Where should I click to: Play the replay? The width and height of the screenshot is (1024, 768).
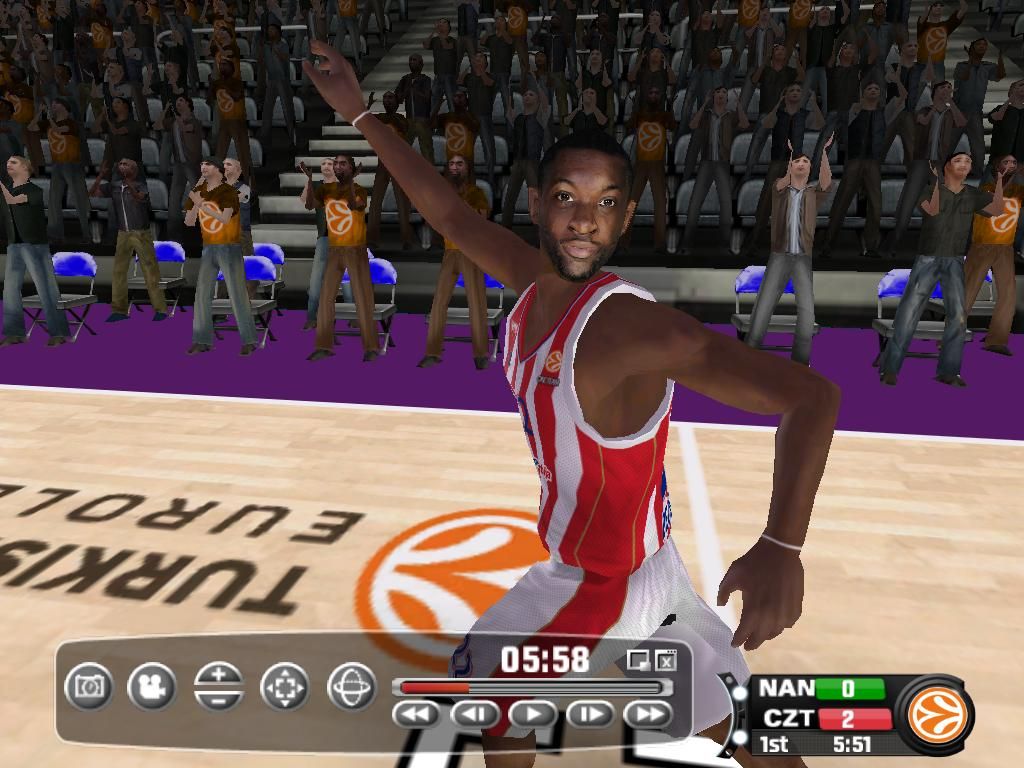tap(533, 714)
